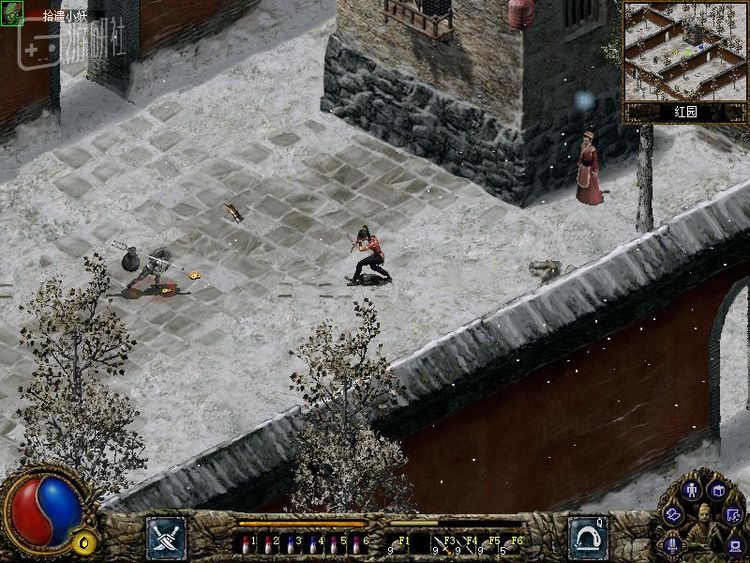The image size is (750, 563).
Task: Use the potion in quick slot 1
Action: (x=247, y=545)
